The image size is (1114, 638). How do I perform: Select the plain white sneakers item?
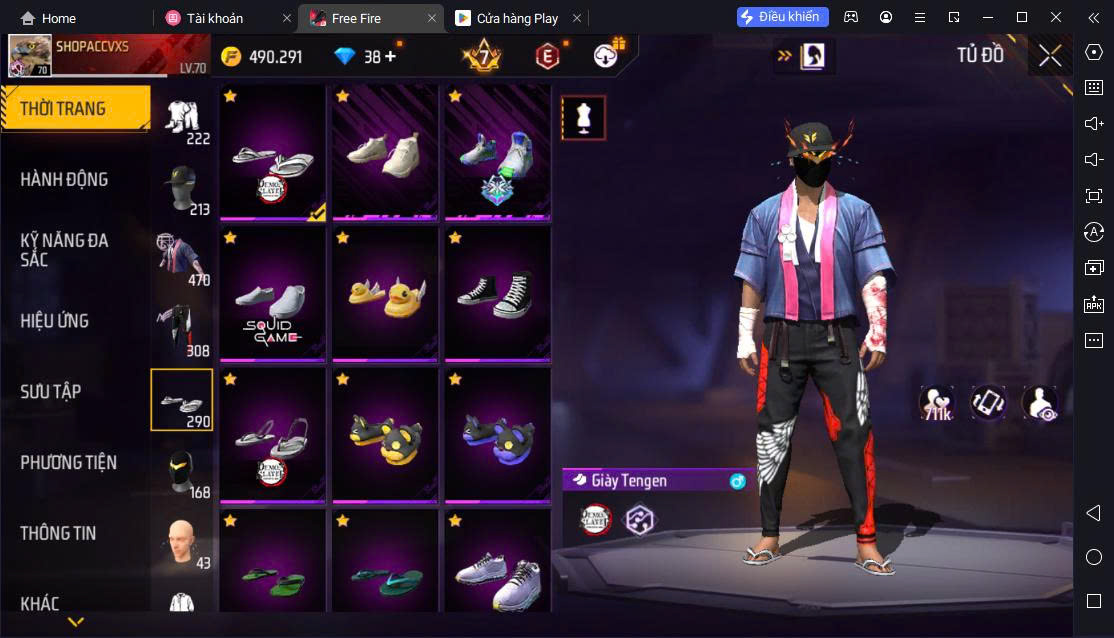click(385, 152)
